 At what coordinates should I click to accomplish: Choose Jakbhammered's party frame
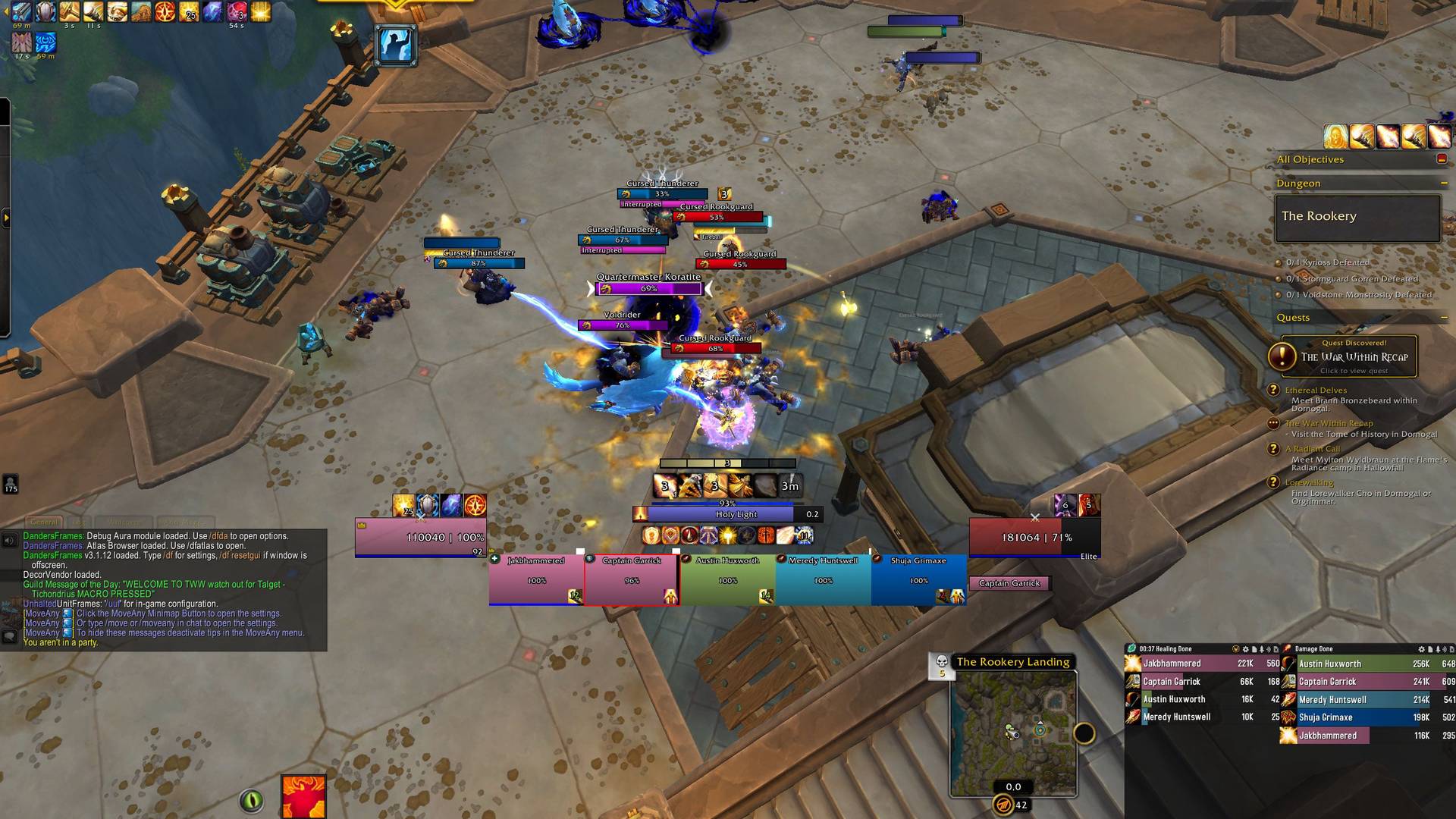tap(536, 580)
